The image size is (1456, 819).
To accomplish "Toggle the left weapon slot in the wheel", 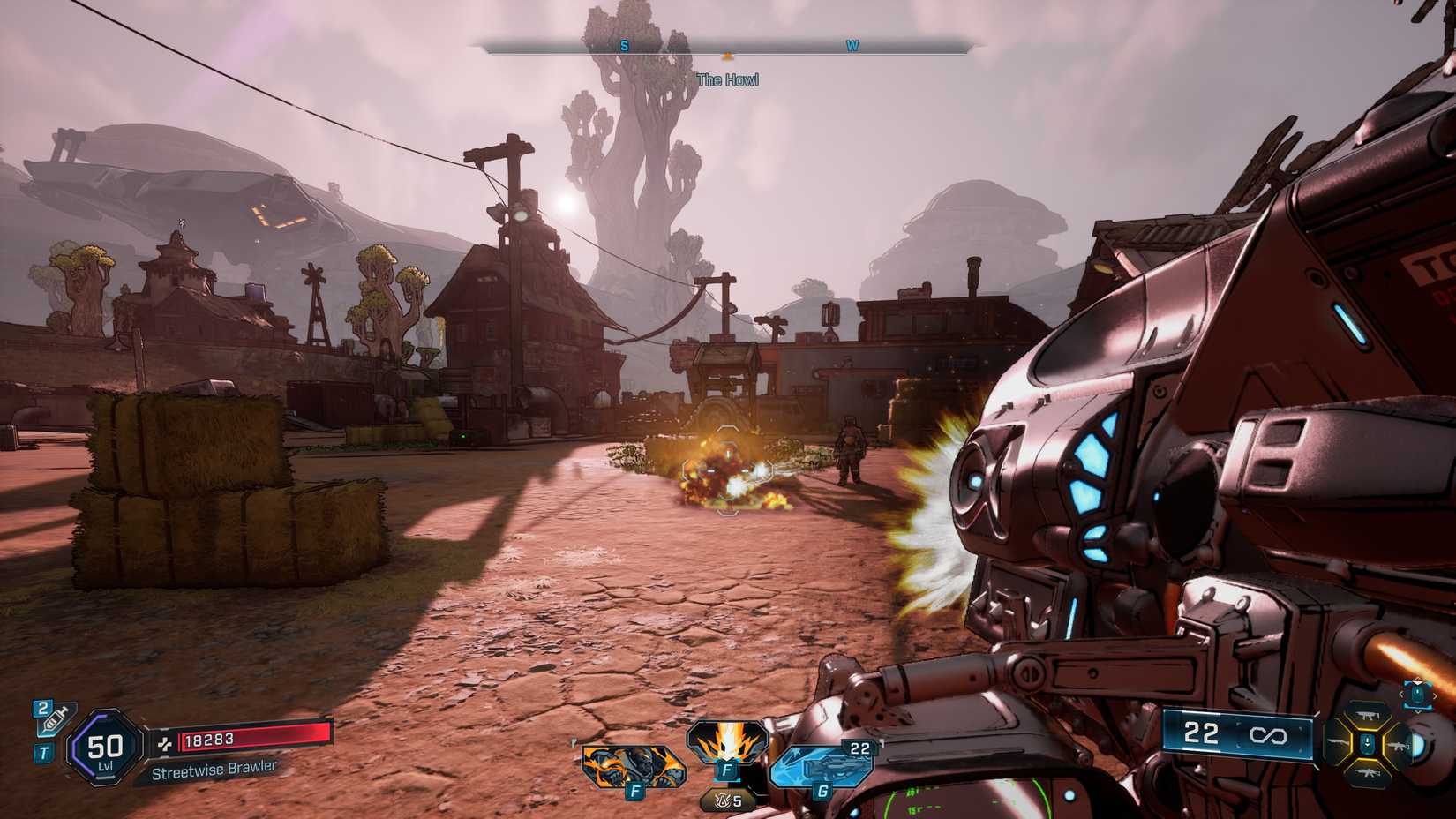I will [1334, 741].
